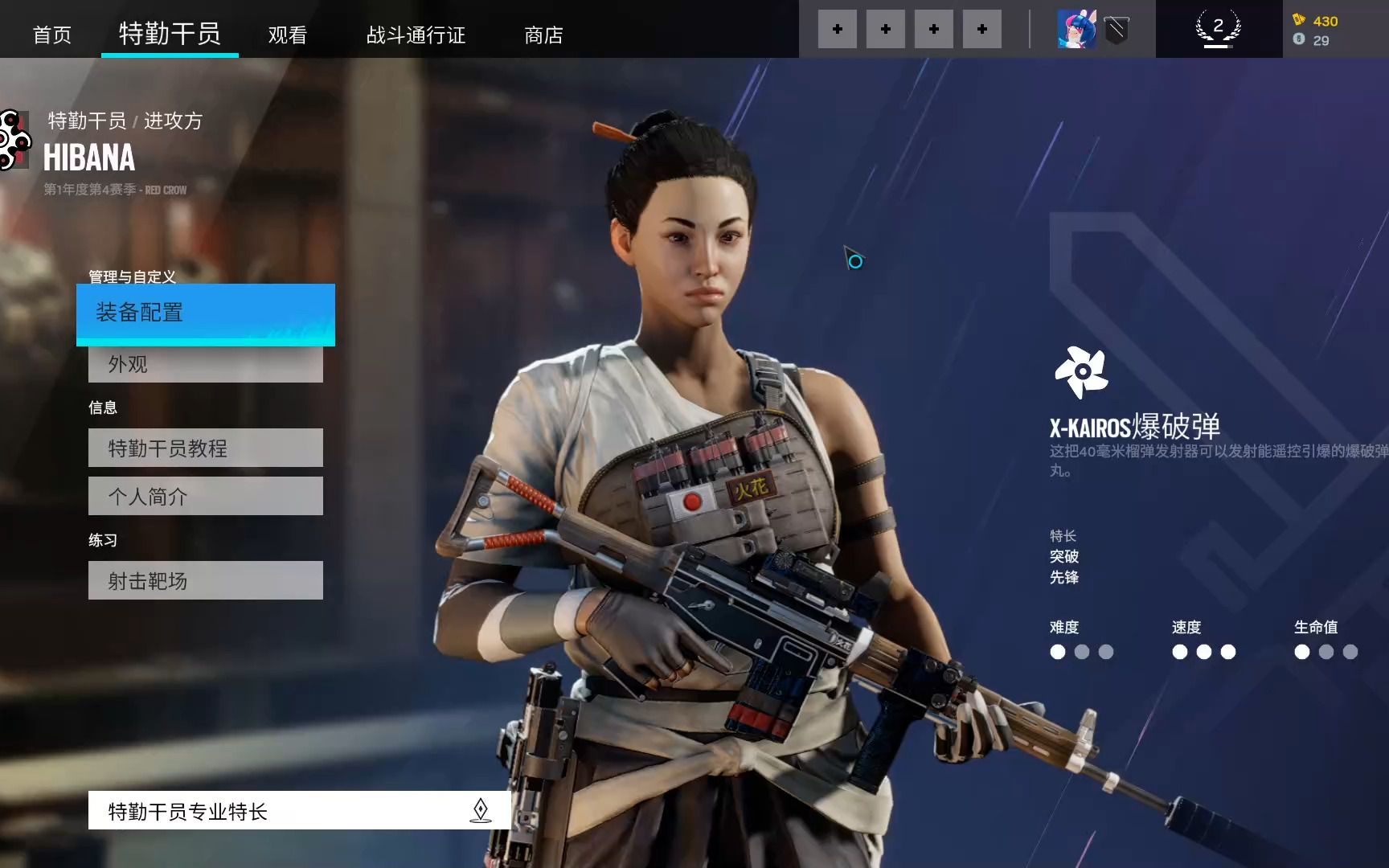The image size is (1389, 868).
Task: Select the X-KAIROS gadget pinwheel icon
Action: (x=1081, y=372)
